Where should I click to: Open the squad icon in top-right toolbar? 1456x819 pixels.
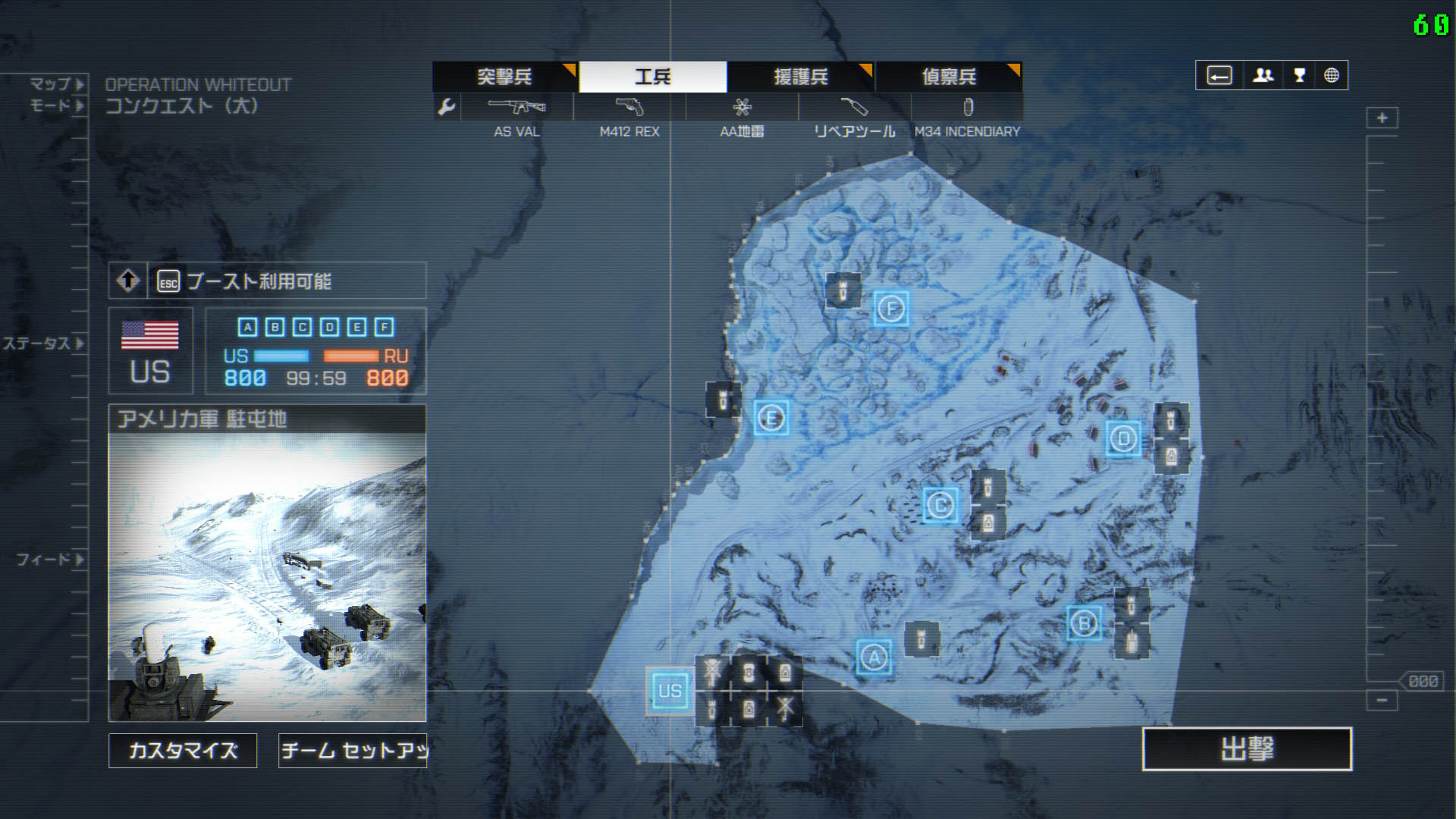coord(1263,76)
